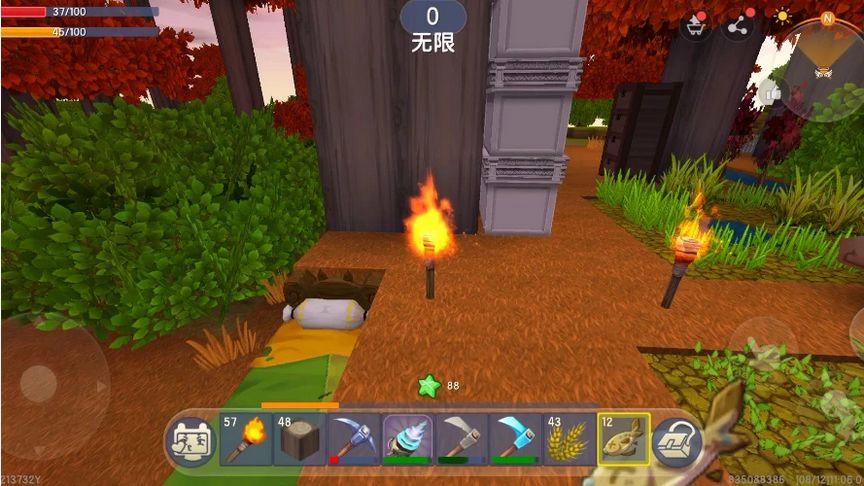Choose the stone block hotbar slot
The width and height of the screenshot is (864, 486).
coord(300,439)
